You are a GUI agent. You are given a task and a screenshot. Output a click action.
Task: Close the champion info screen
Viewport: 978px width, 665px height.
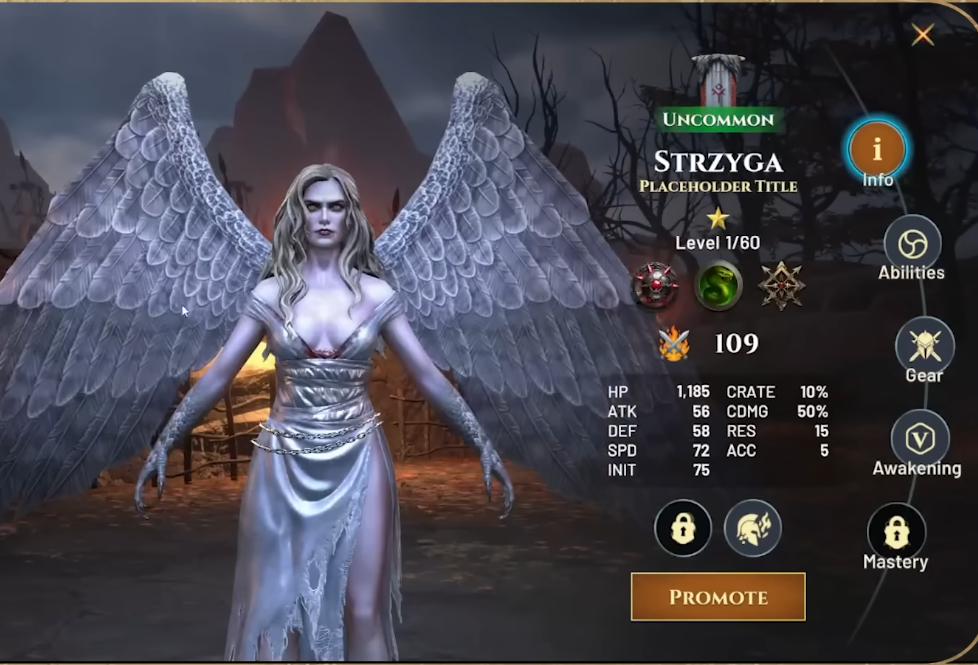(x=922, y=35)
